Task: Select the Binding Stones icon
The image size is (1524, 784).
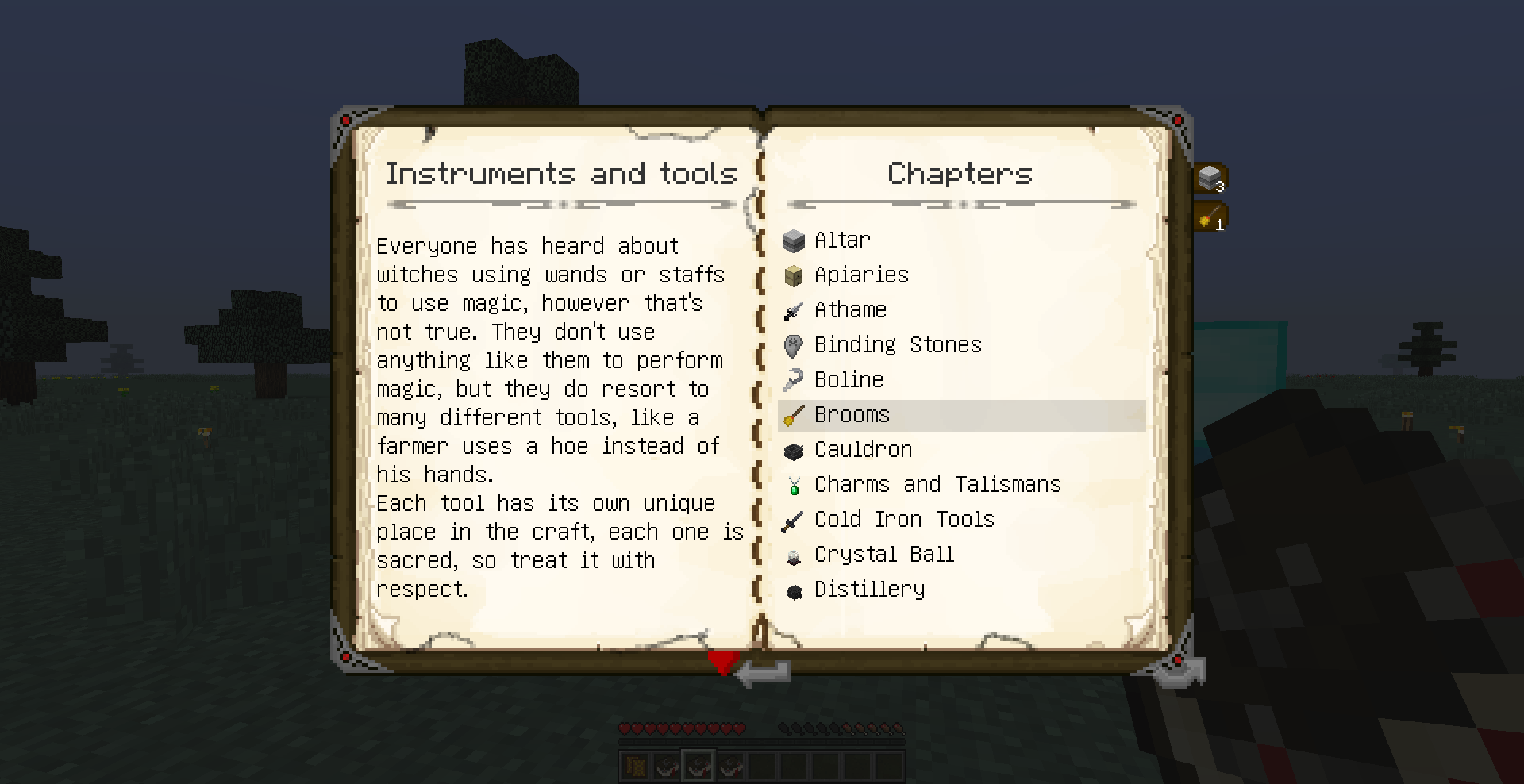Action: click(794, 345)
